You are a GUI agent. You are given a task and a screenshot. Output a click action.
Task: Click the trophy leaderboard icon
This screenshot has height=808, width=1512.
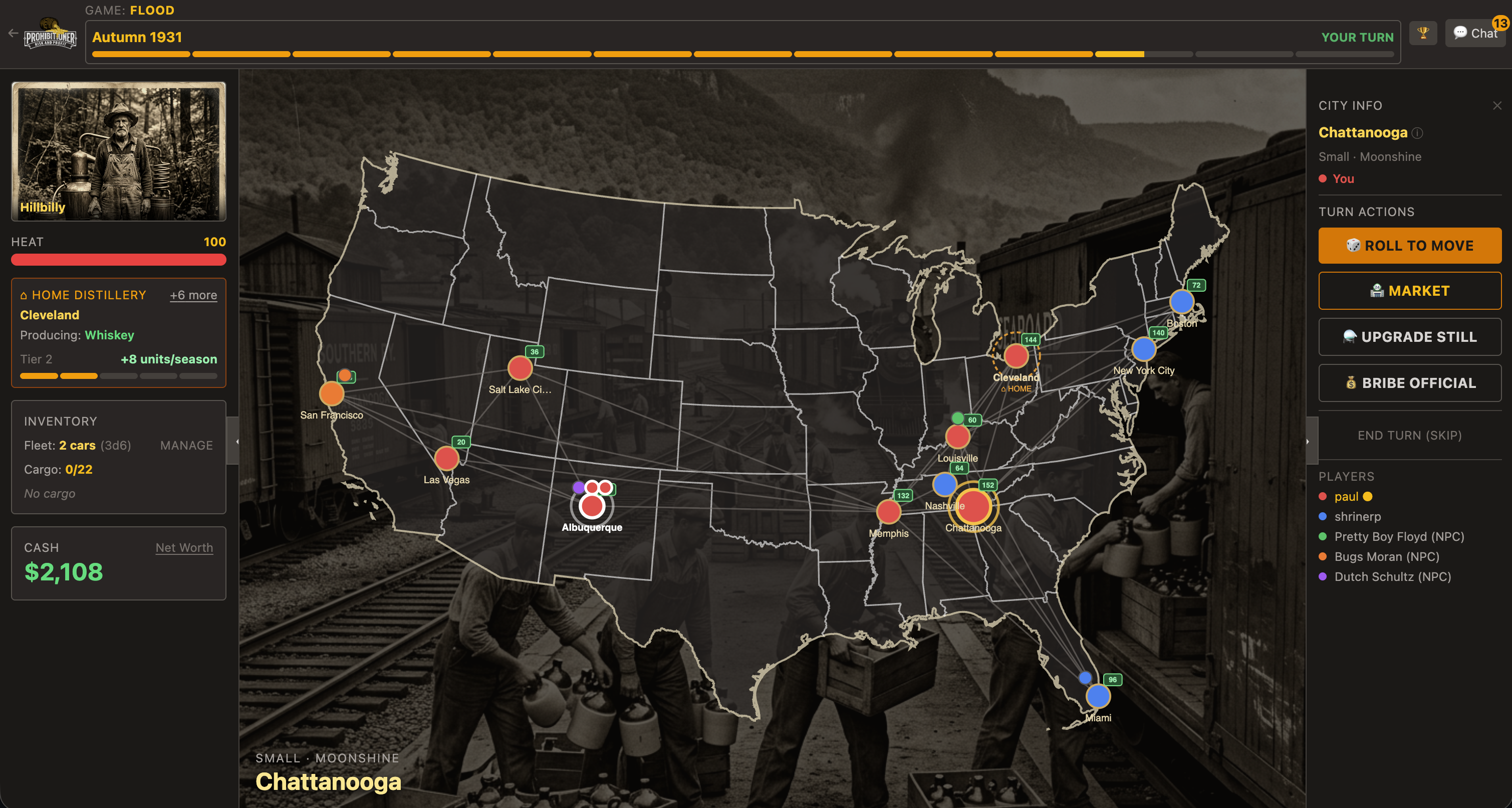click(x=1423, y=33)
